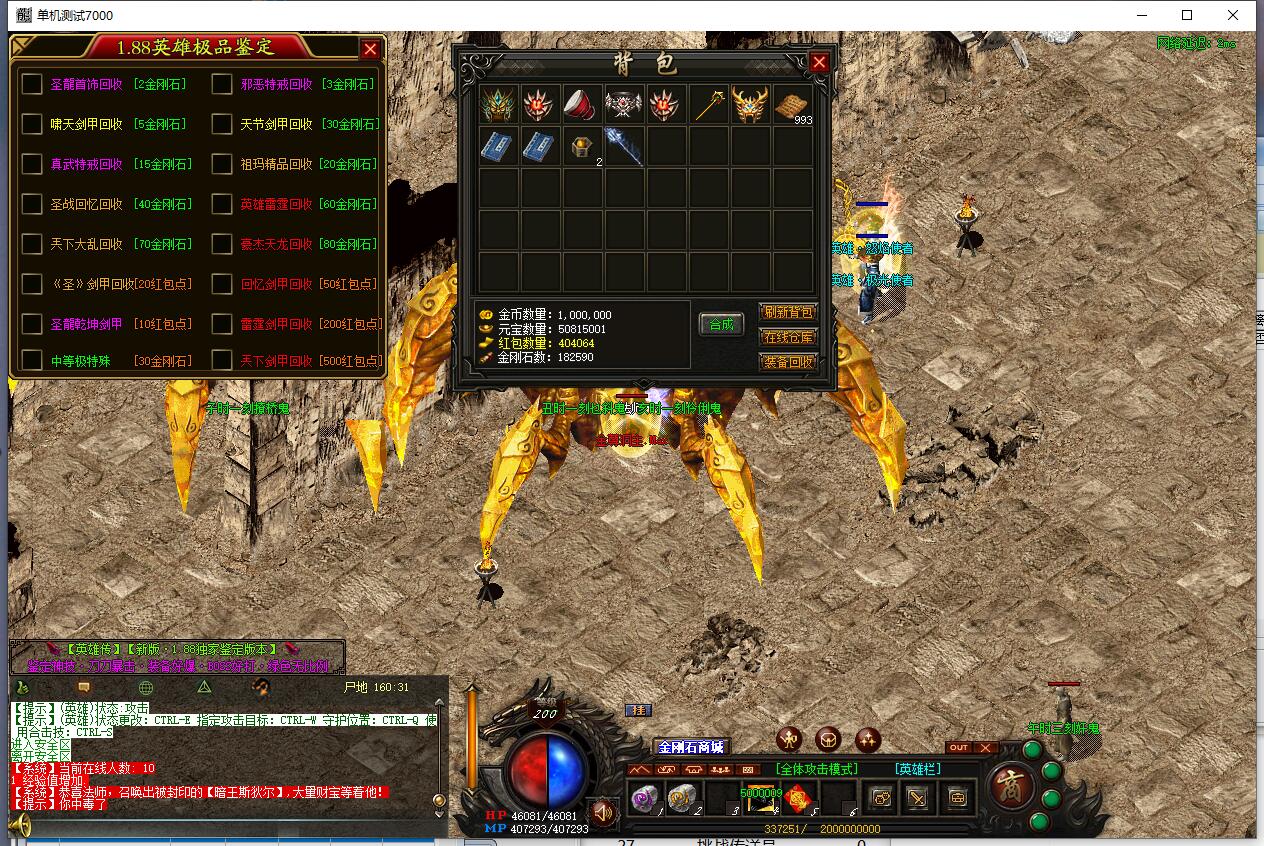Open 装备回收 equipment recycling
This screenshot has height=846, width=1264.
pyautogui.click(x=788, y=362)
